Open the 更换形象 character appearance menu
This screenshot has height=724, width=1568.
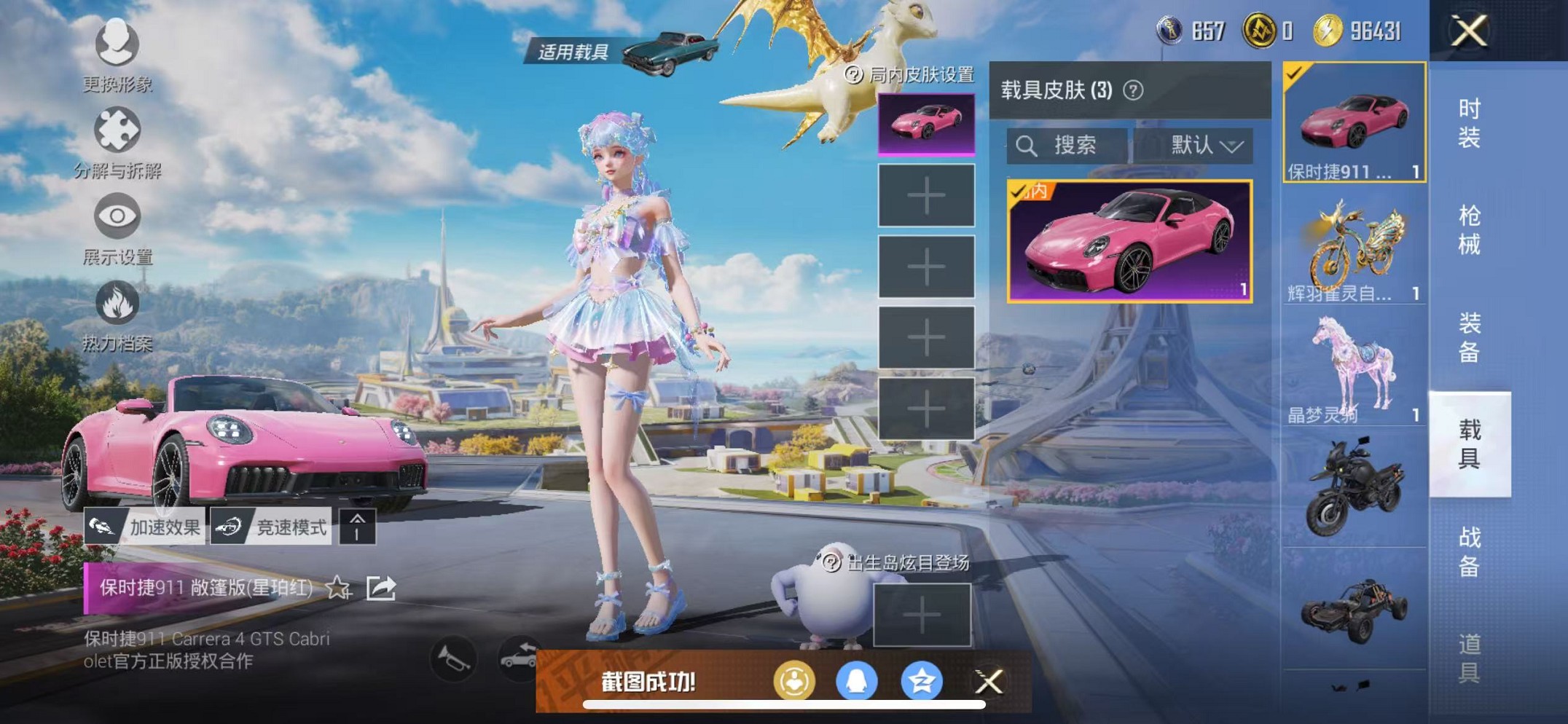click(117, 45)
